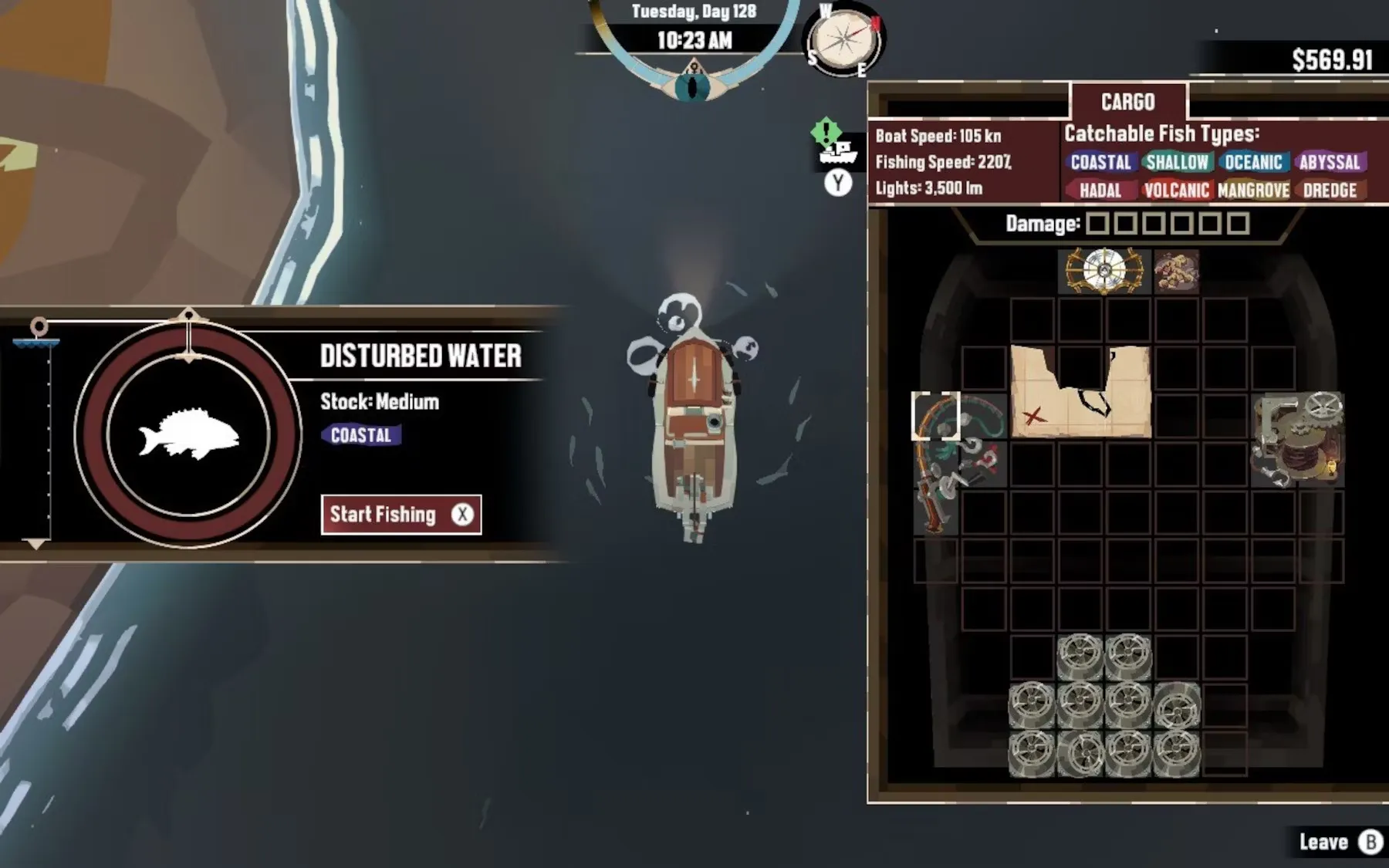Click the Abyssal catchable fish type tag

point(1329,162)
